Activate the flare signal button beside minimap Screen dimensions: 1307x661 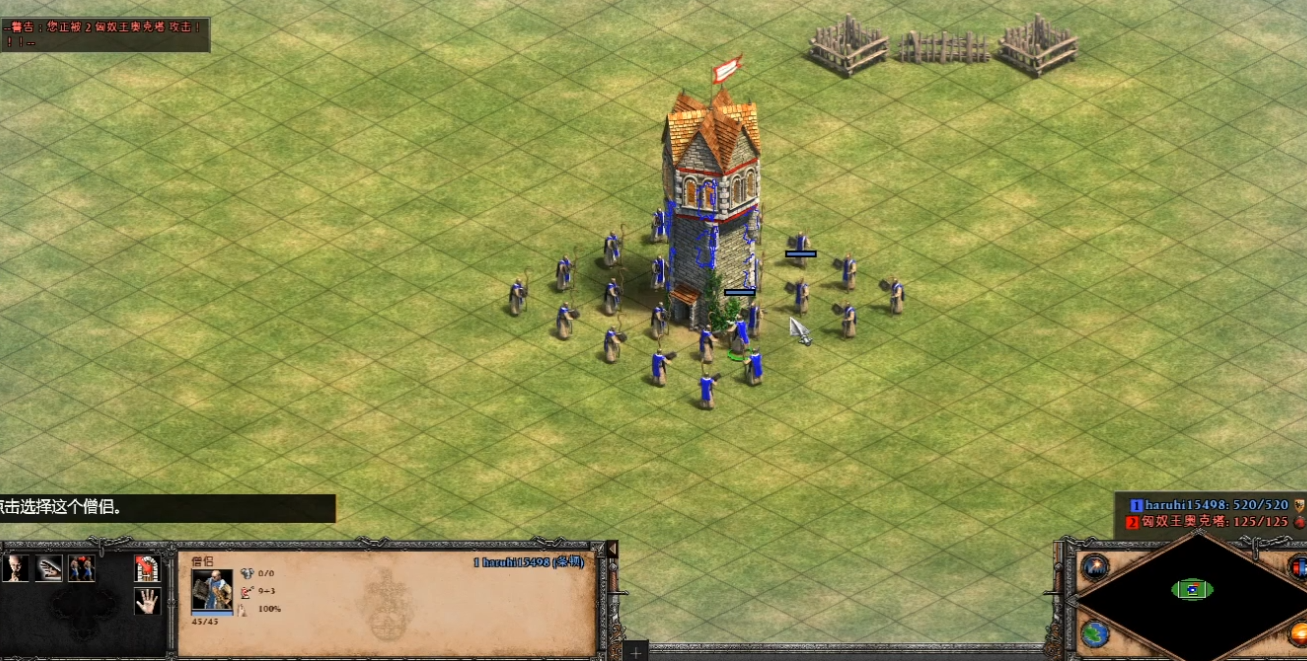(1095, 567)
